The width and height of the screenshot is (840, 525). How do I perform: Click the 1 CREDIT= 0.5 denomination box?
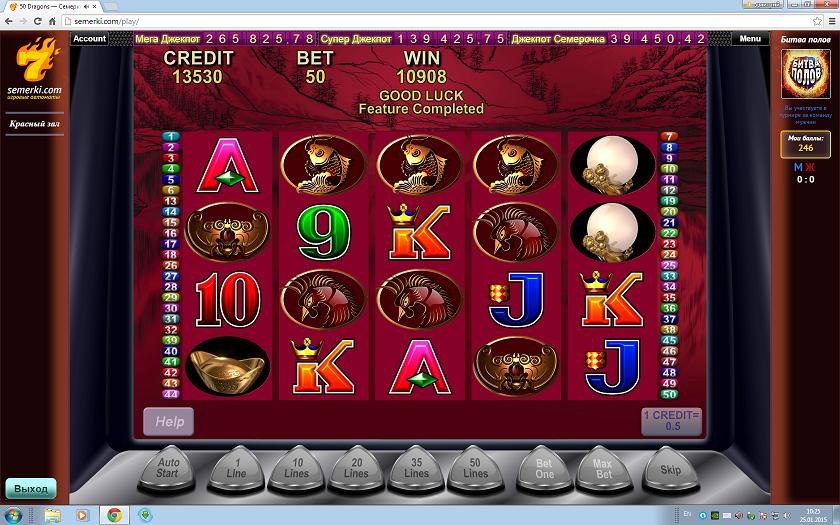pyautogui.click(x=672, y=421)
